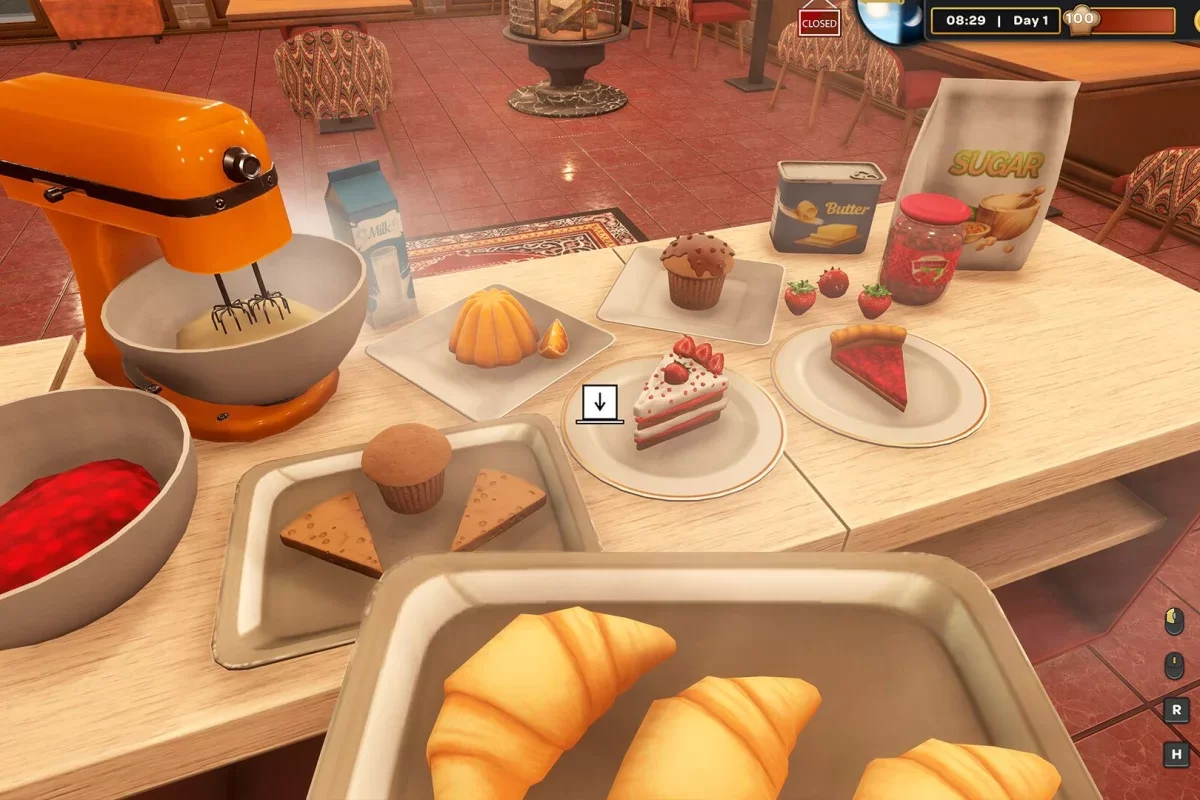The width and height of the screenshot is (1200, 800).
Task: Select the place-down arrow icon on the plate
Action: click(x=600, y=403)
